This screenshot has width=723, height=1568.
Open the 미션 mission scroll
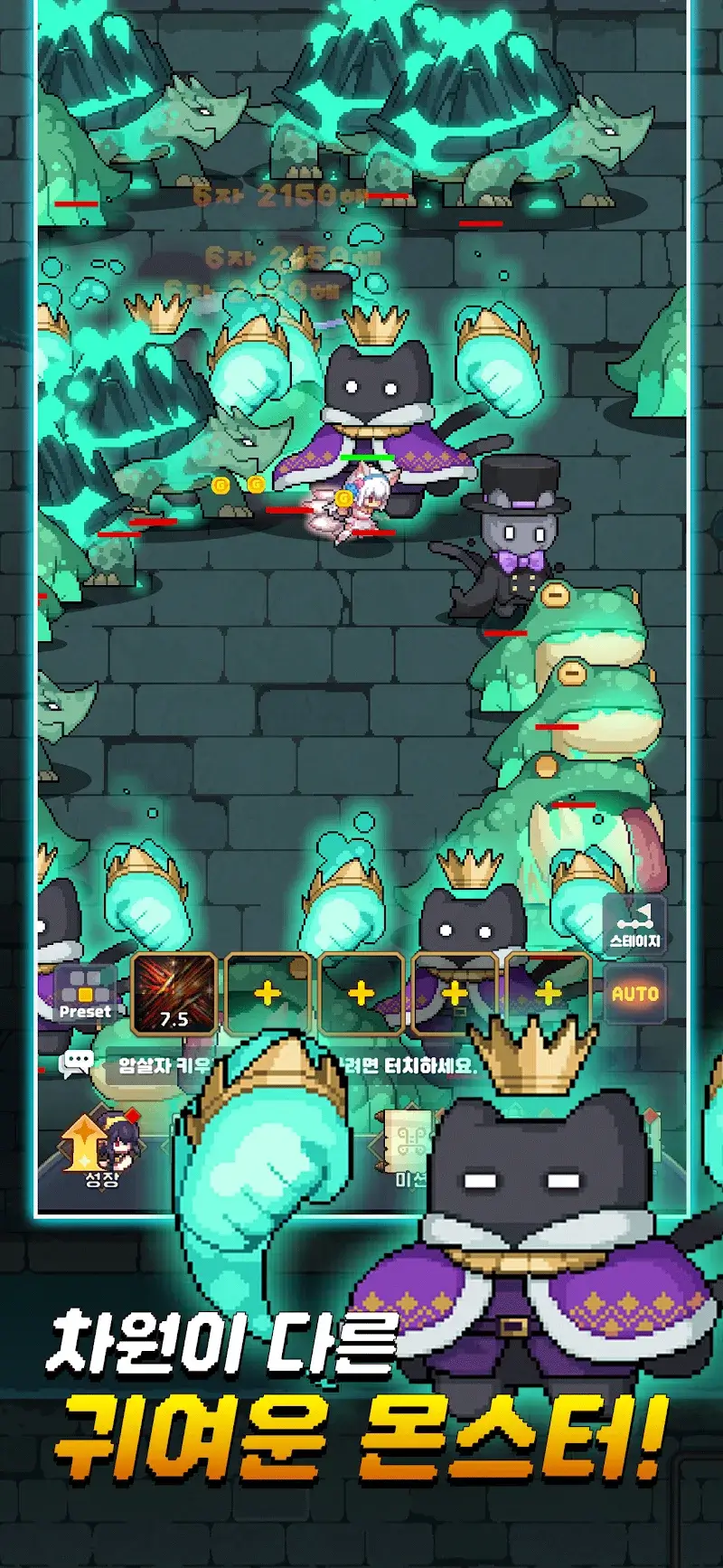click(x=403, y=1148)
